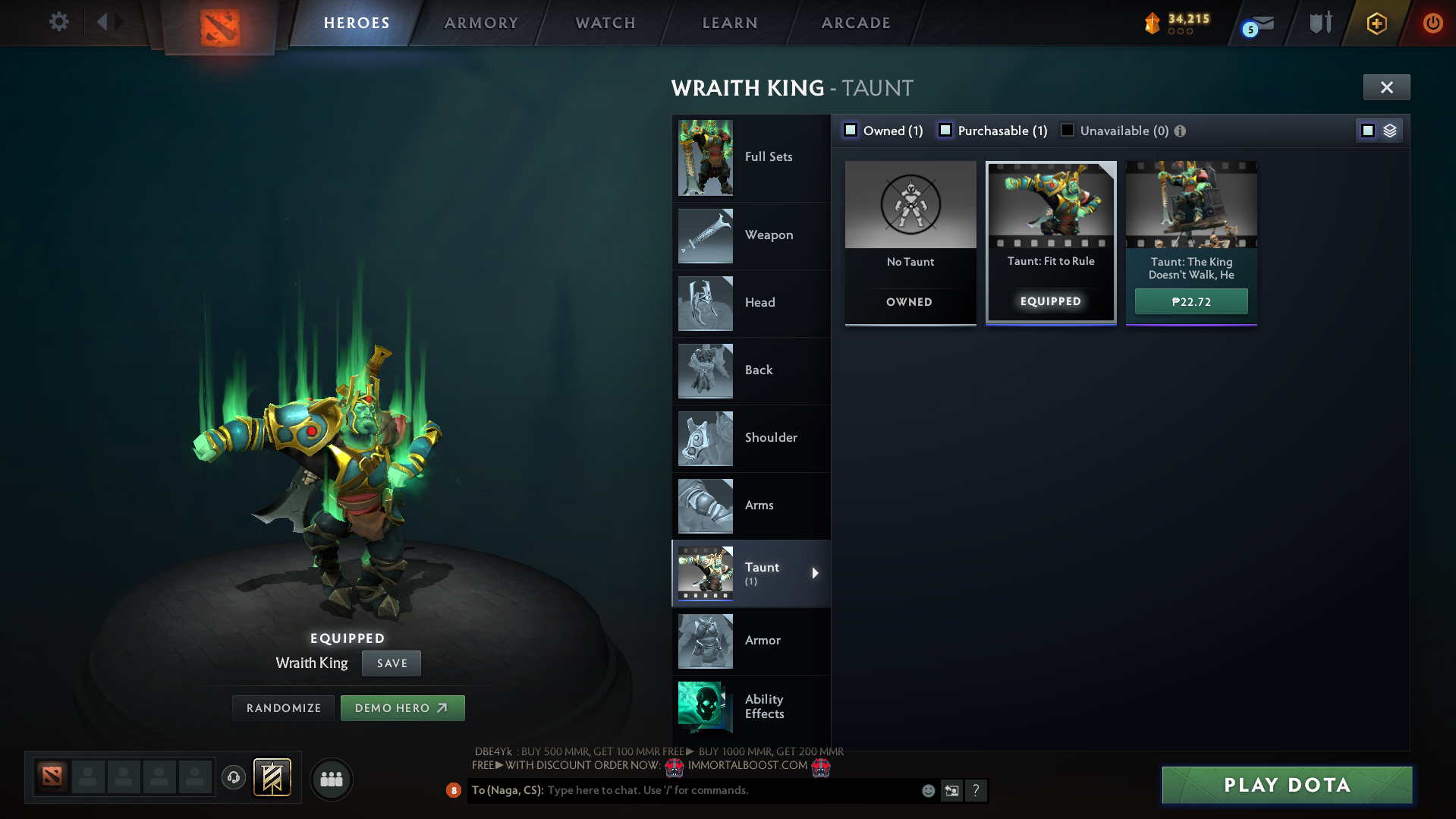Enable the Unavailable items filter
The height and width of the screenshot is (819, 1456).
point(1068,130)
